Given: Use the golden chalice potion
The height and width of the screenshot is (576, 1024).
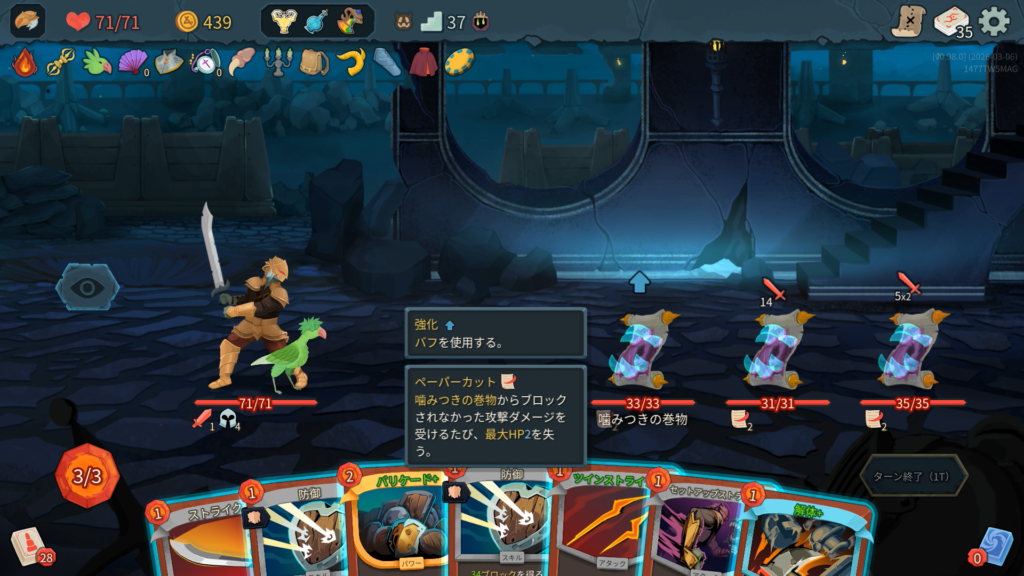Looking at the screenshot, I should point(285,21).
